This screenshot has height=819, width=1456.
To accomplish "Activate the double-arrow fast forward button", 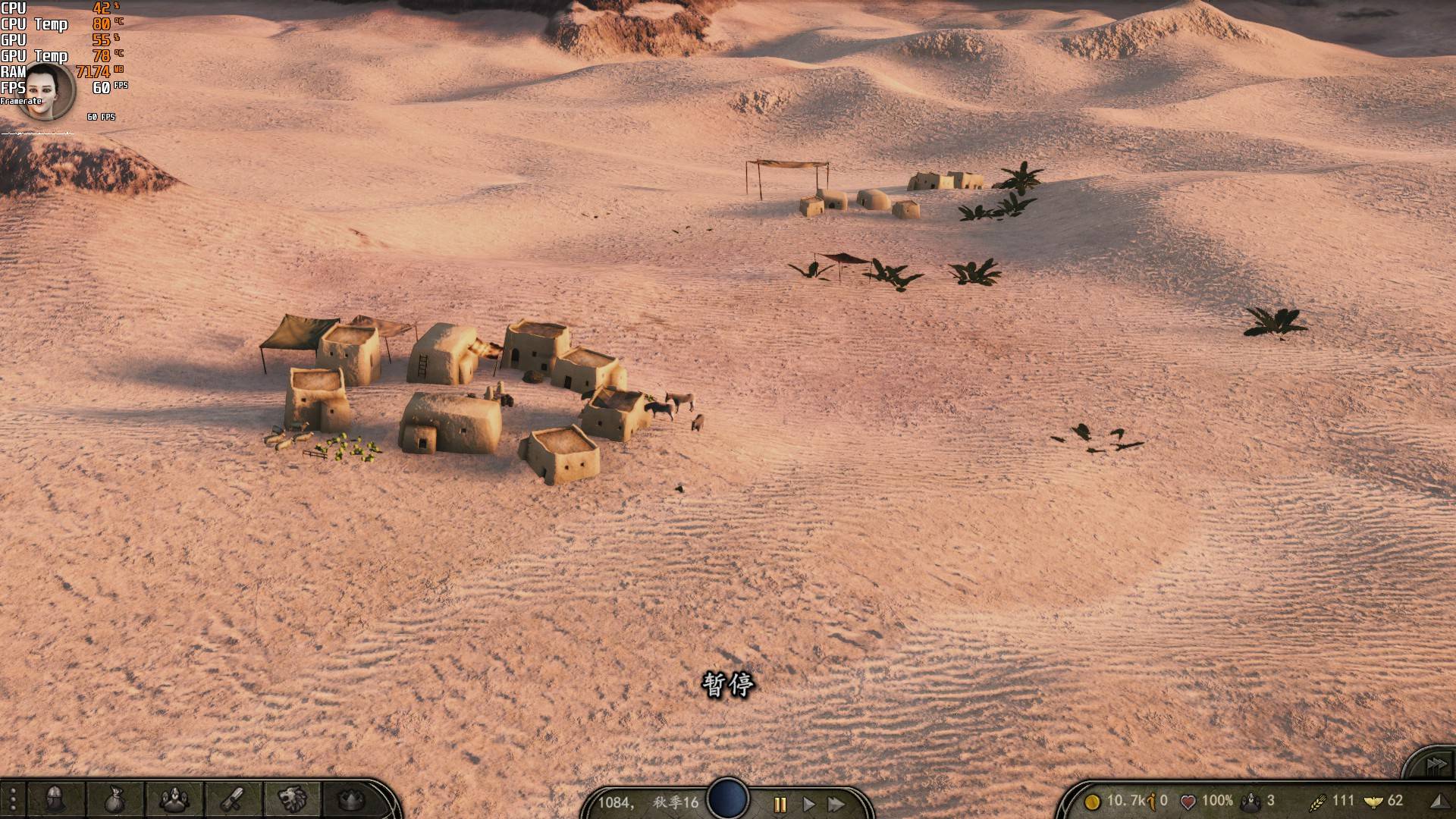I will coord(836,804).
